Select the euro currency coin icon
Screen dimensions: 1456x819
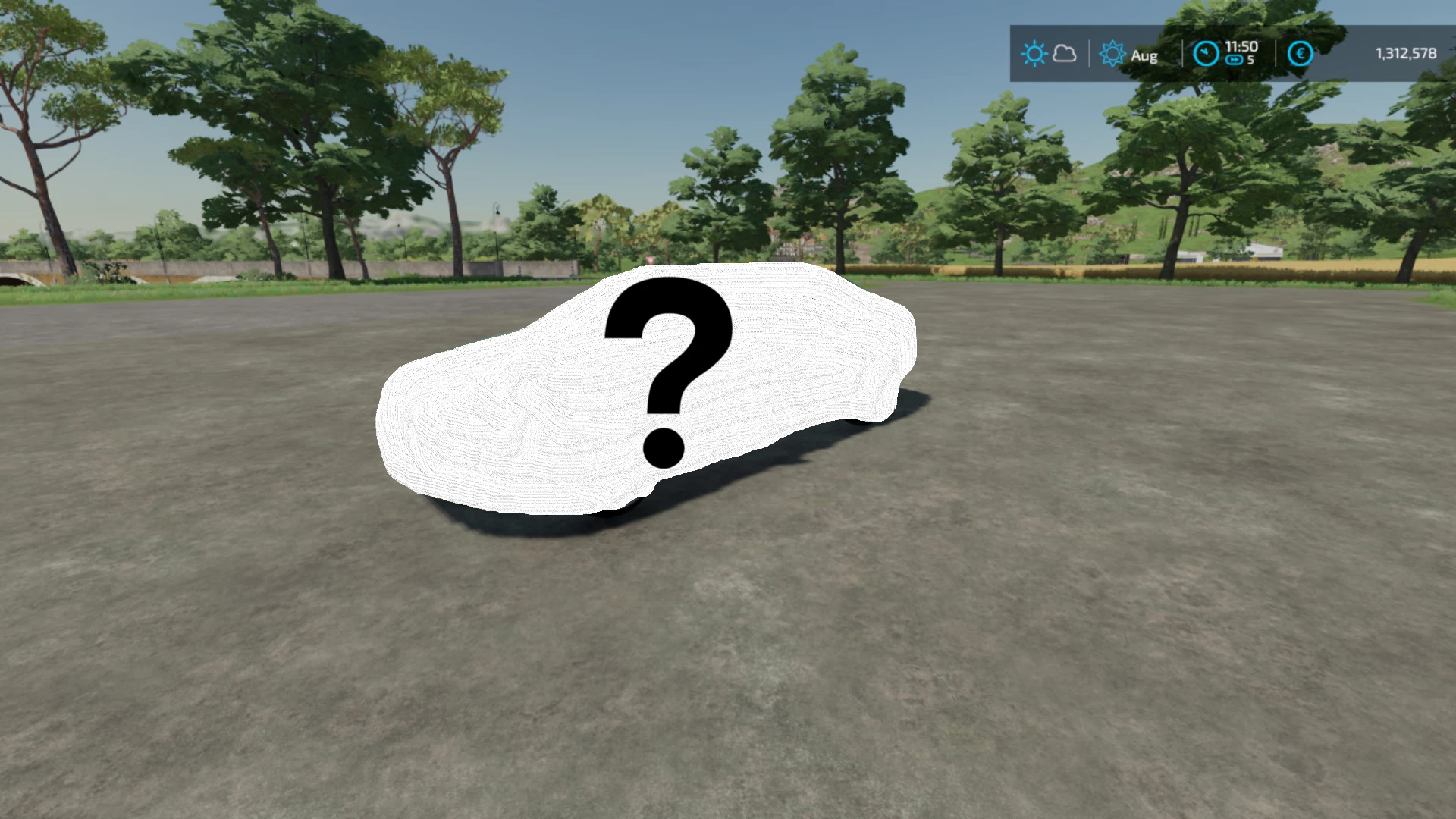(1301, 52)
